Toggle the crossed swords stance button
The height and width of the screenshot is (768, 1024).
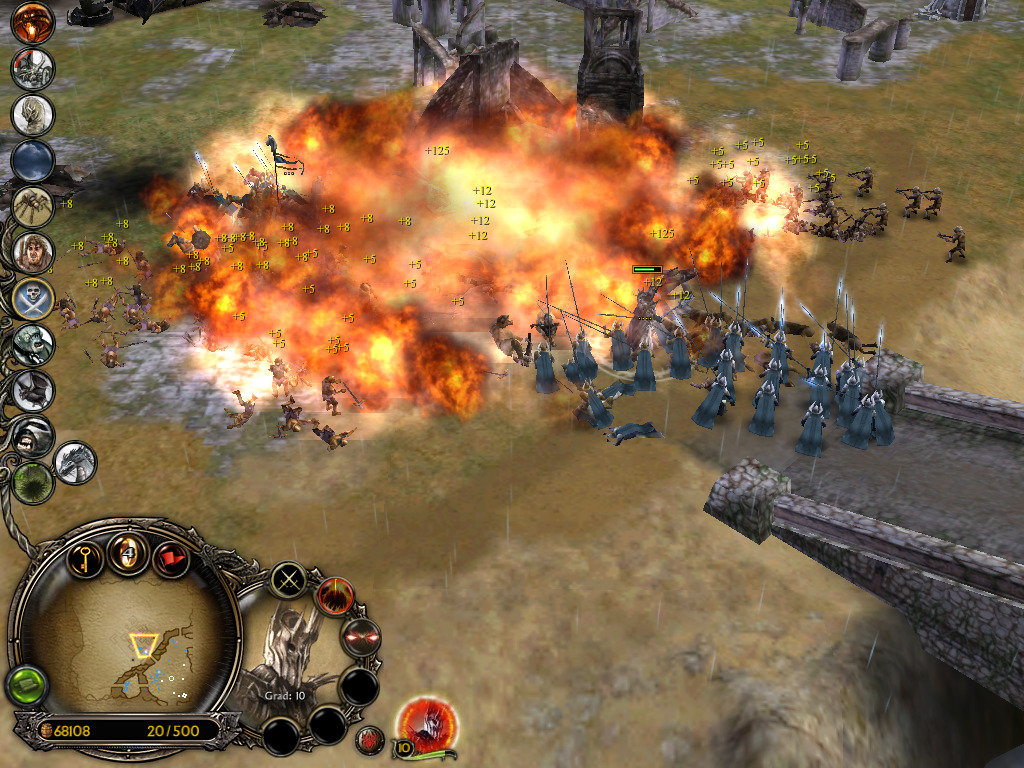click(290, 580)
